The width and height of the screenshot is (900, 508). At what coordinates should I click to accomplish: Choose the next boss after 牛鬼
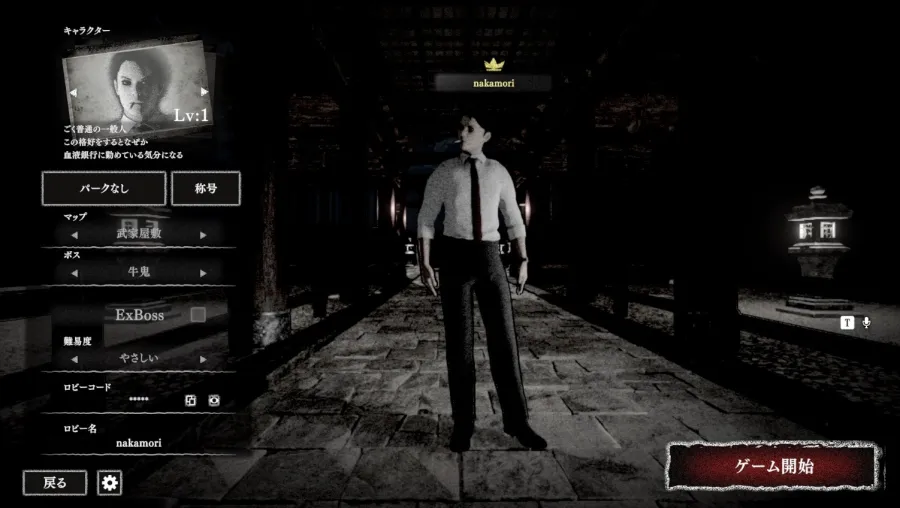pos(204,272)
